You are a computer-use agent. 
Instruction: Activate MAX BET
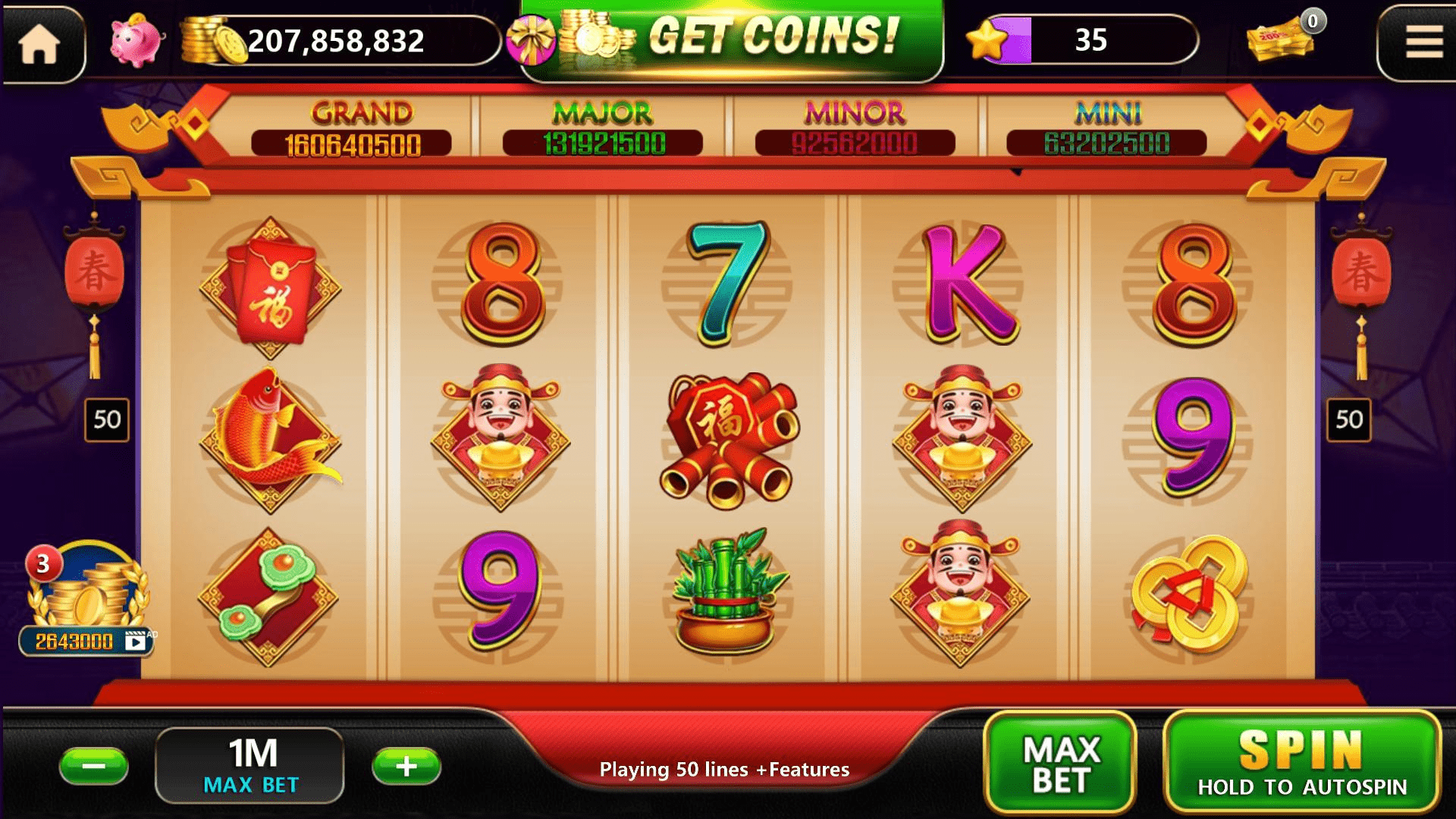tap(1062, 762)
